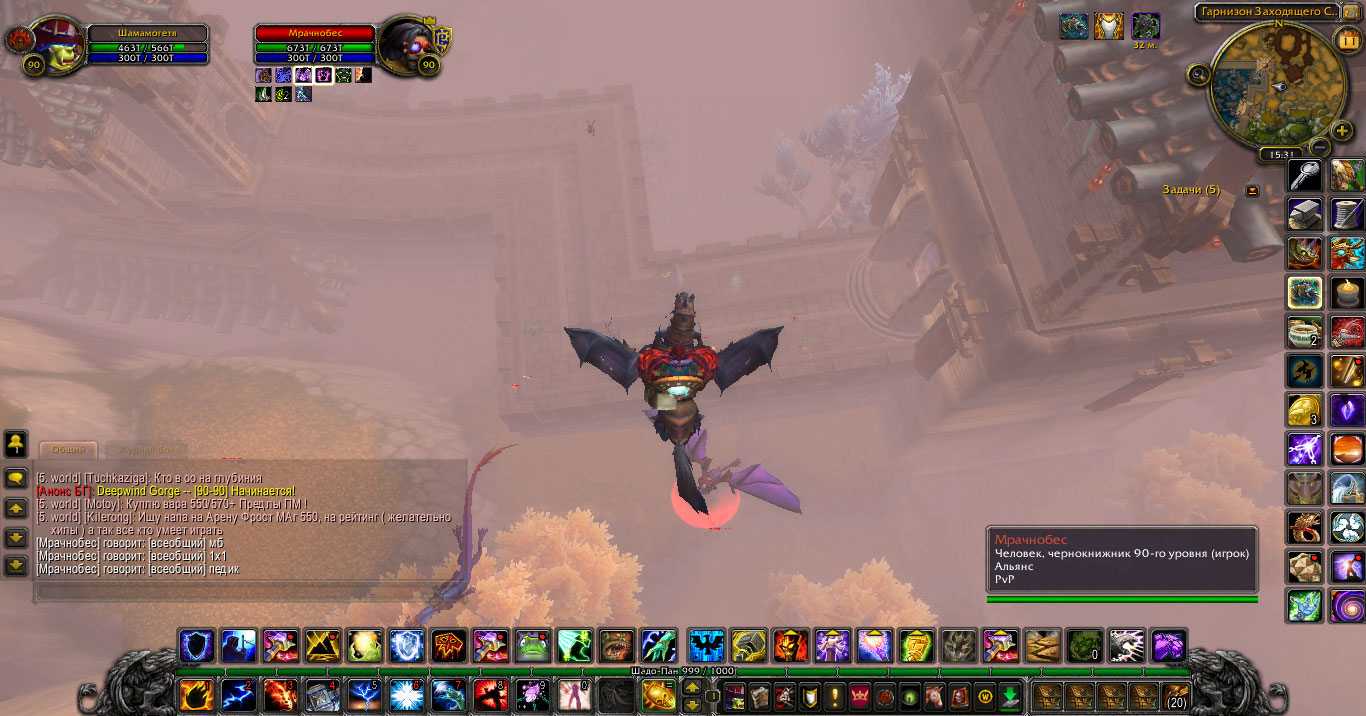Image resolution: width=1366 pixels, height=716 pixels.
Task: Cast the lightning bolt spell in slot 2
Action: click(x=238, y=694)
